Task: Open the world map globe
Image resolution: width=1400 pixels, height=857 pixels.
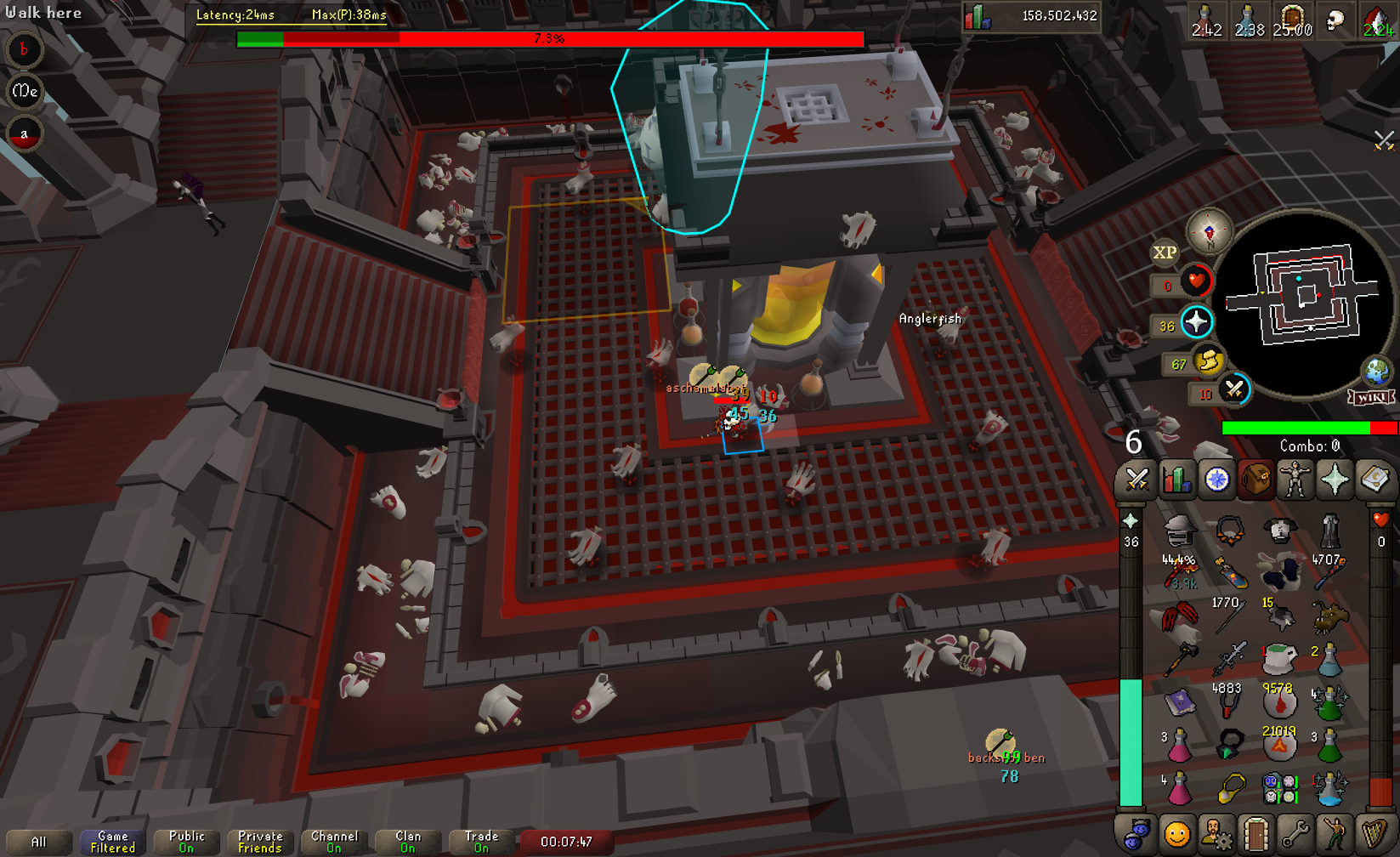Action: (1376, 372)
